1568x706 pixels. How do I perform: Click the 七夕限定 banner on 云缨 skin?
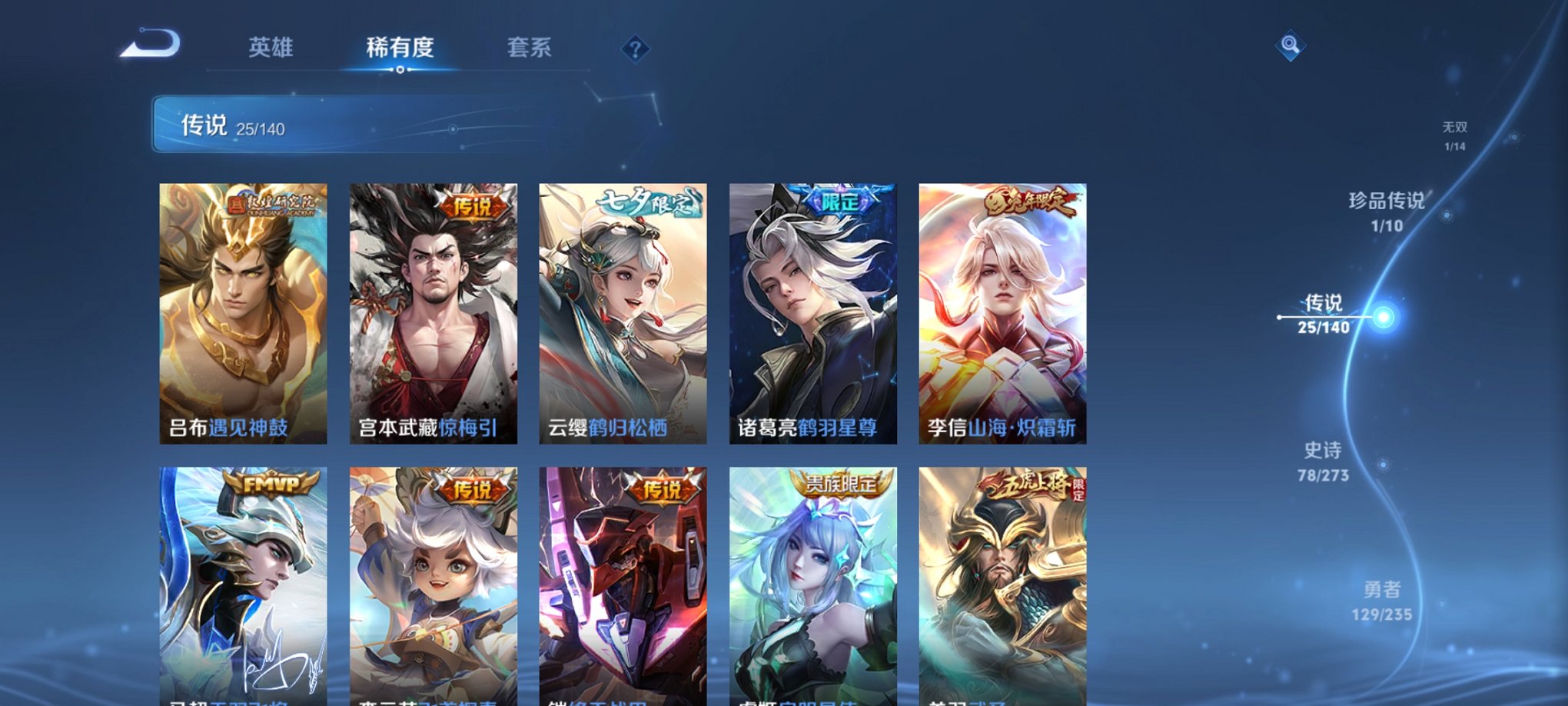pyautogui.click(x=648, y=203)
